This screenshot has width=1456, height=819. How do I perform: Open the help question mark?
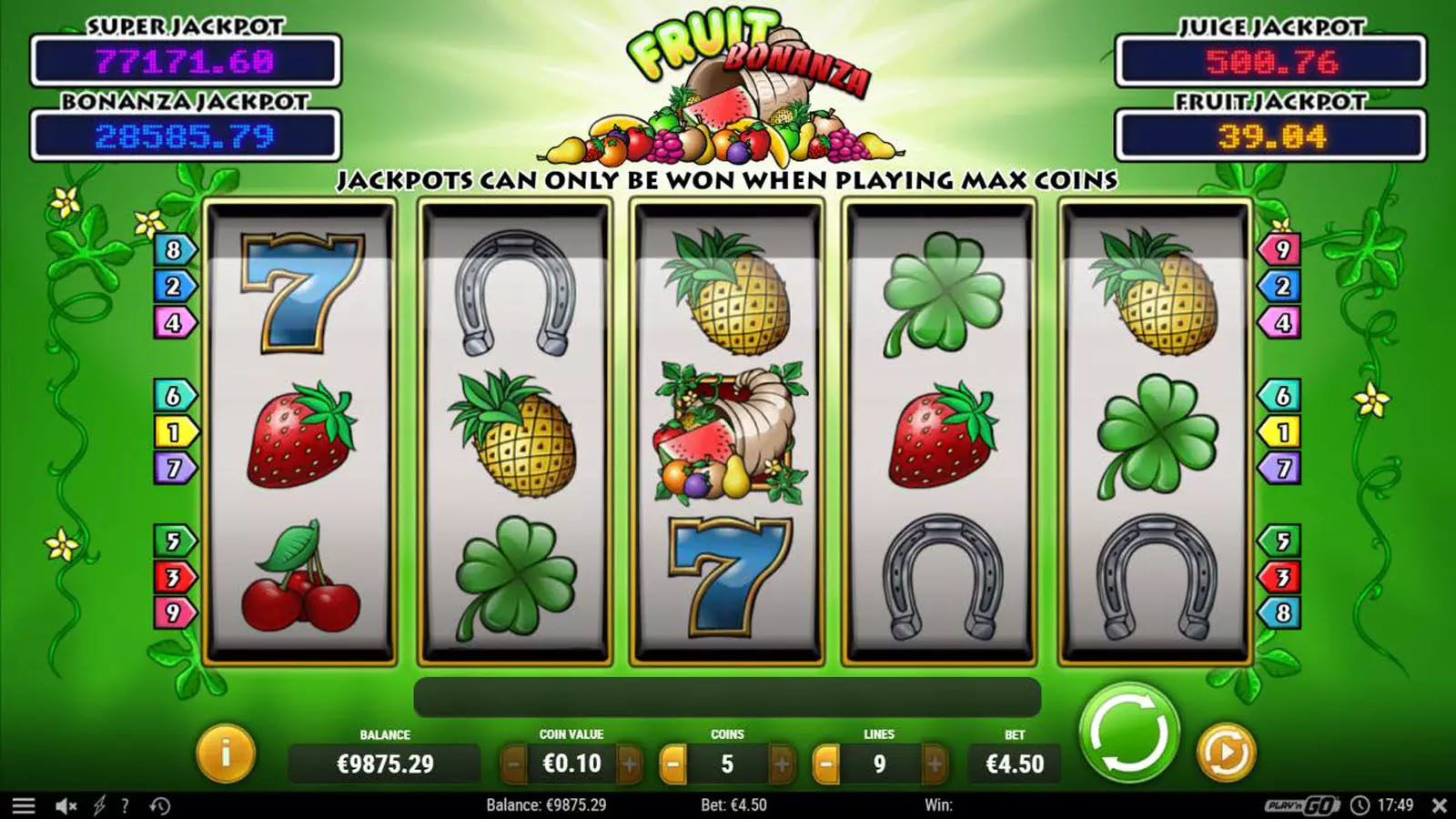point(125,805)
